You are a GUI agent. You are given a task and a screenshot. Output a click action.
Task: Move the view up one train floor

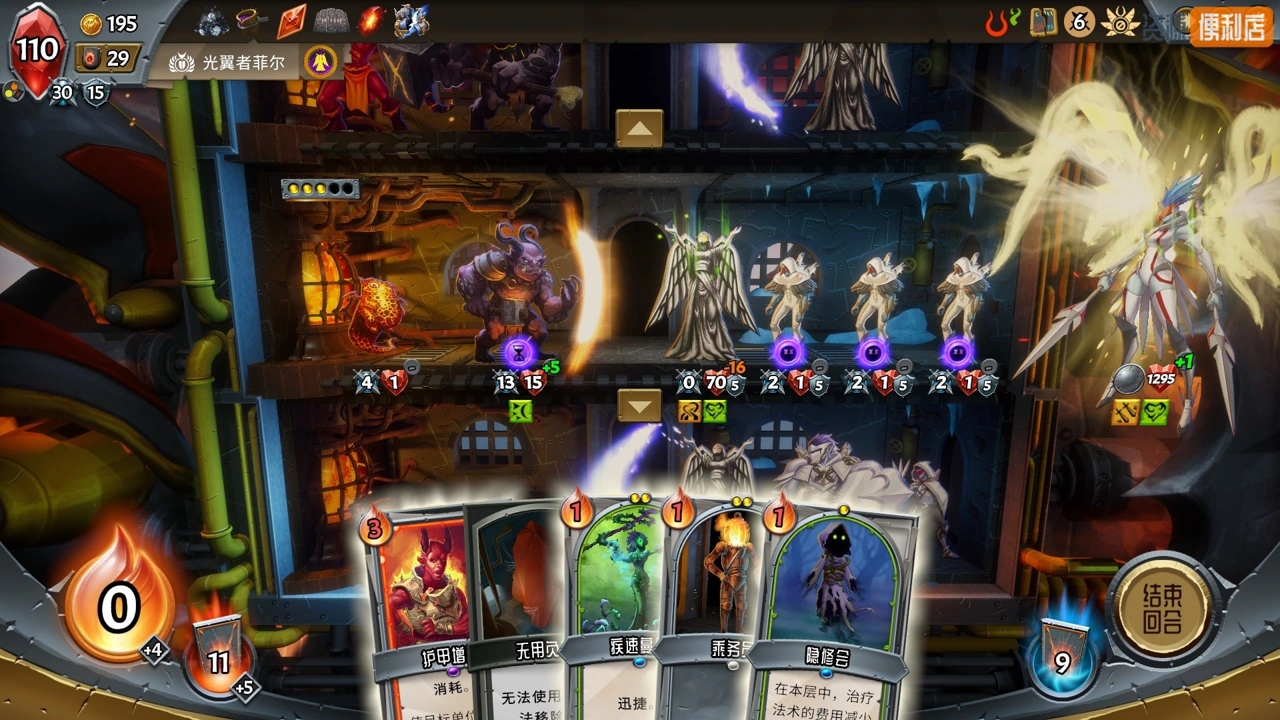click(639, 128)
